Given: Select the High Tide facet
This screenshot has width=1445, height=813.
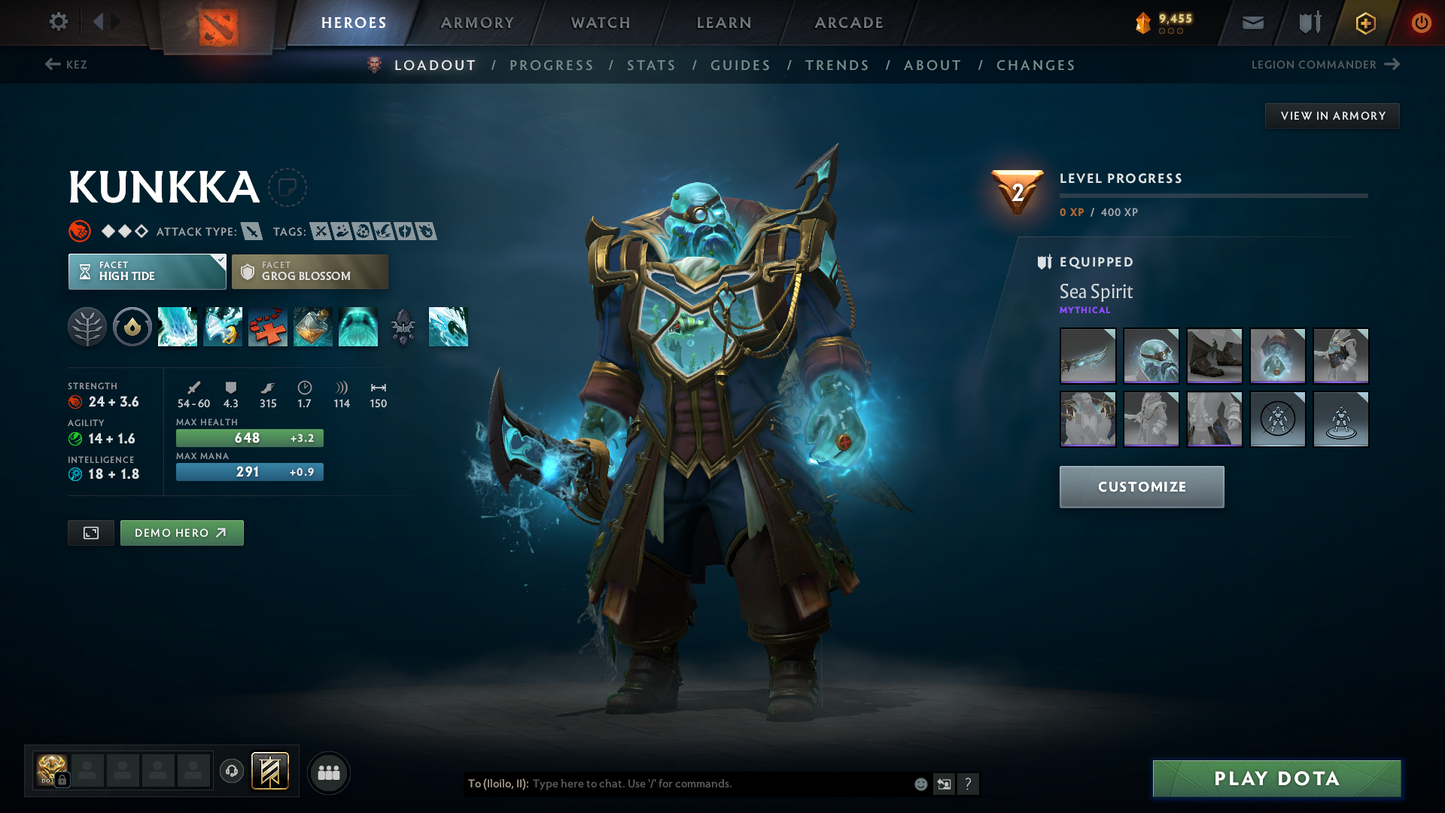Looking at the screenshot, I should tap(147, 271).
